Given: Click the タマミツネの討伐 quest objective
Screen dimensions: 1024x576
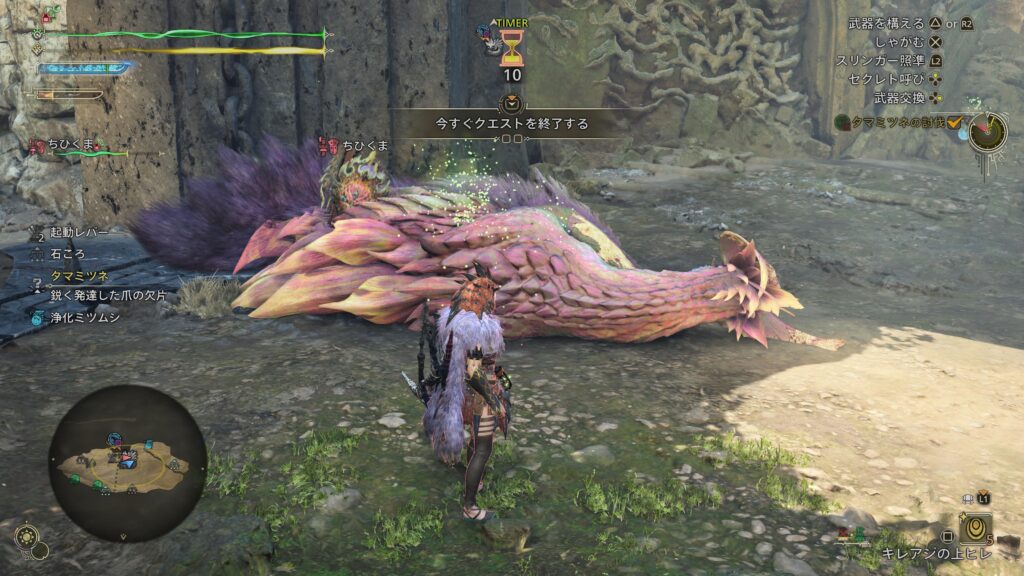Looking at the screenshot, I should pos(895,122).
